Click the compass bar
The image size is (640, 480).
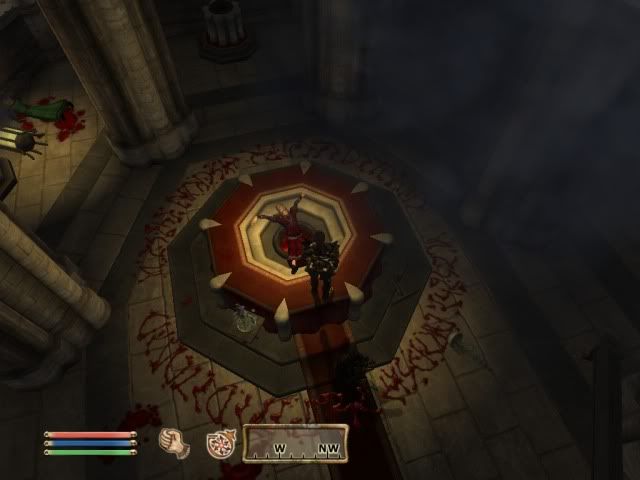click(x=297, y=444)
